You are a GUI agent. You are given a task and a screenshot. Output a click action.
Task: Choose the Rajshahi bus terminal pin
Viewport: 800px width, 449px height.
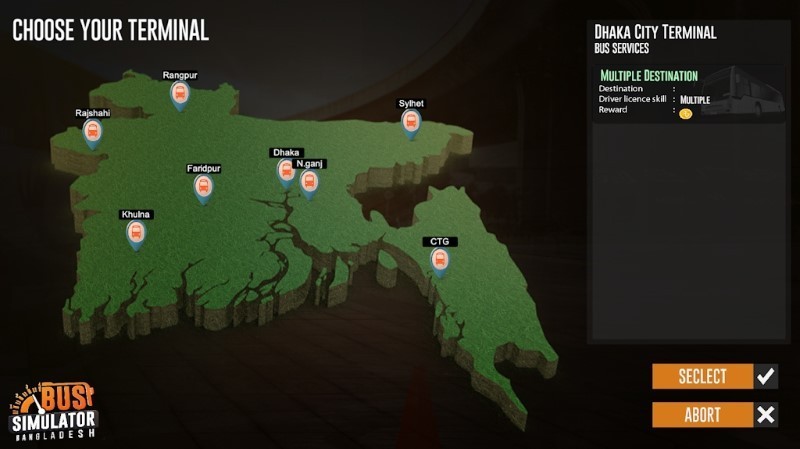pyautogui.click(x=92, y=133)
